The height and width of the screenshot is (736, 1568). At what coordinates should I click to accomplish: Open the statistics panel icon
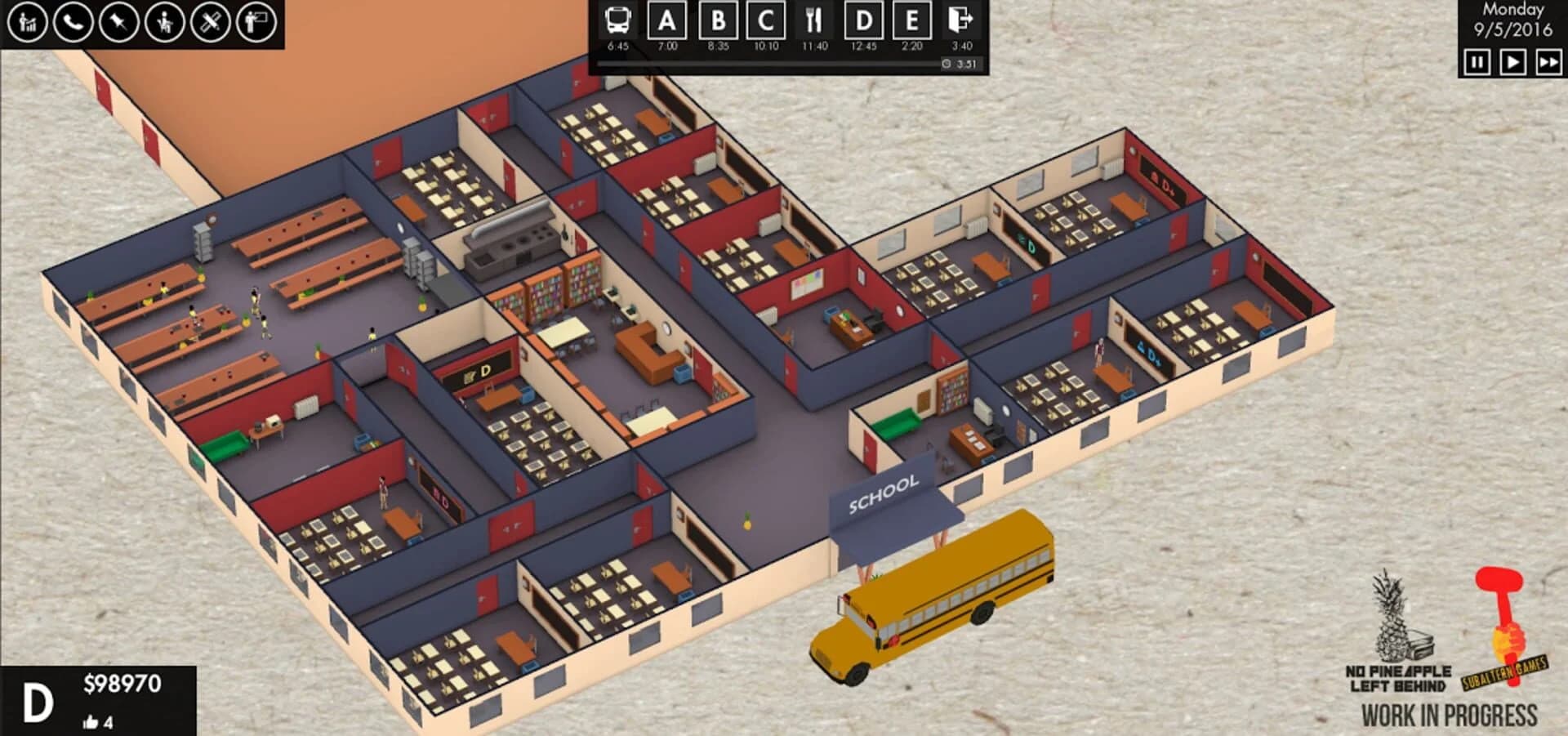[27, 22]
